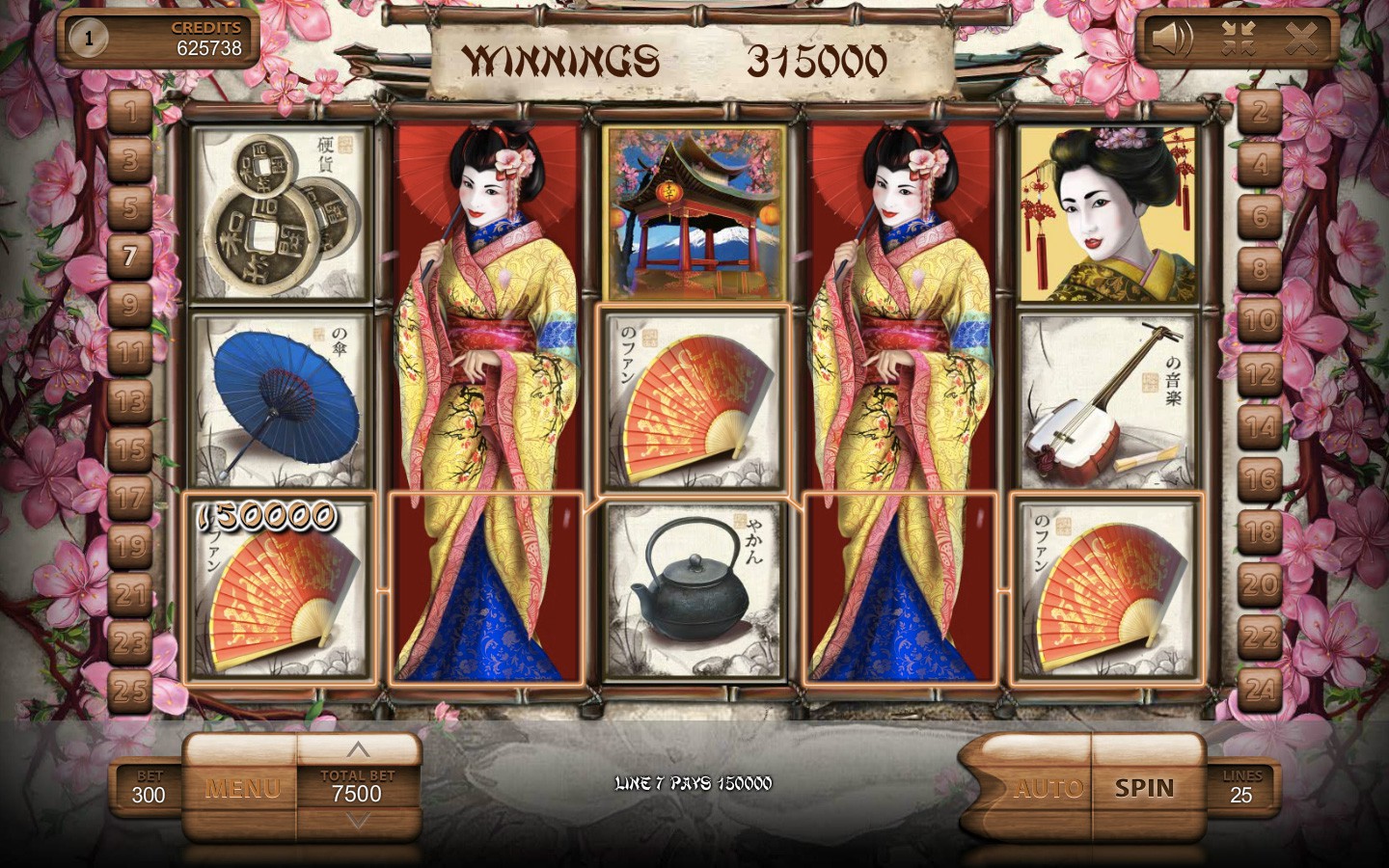Close the game with the X button
Screen dimensions: 1389x868
point(1301,39)
